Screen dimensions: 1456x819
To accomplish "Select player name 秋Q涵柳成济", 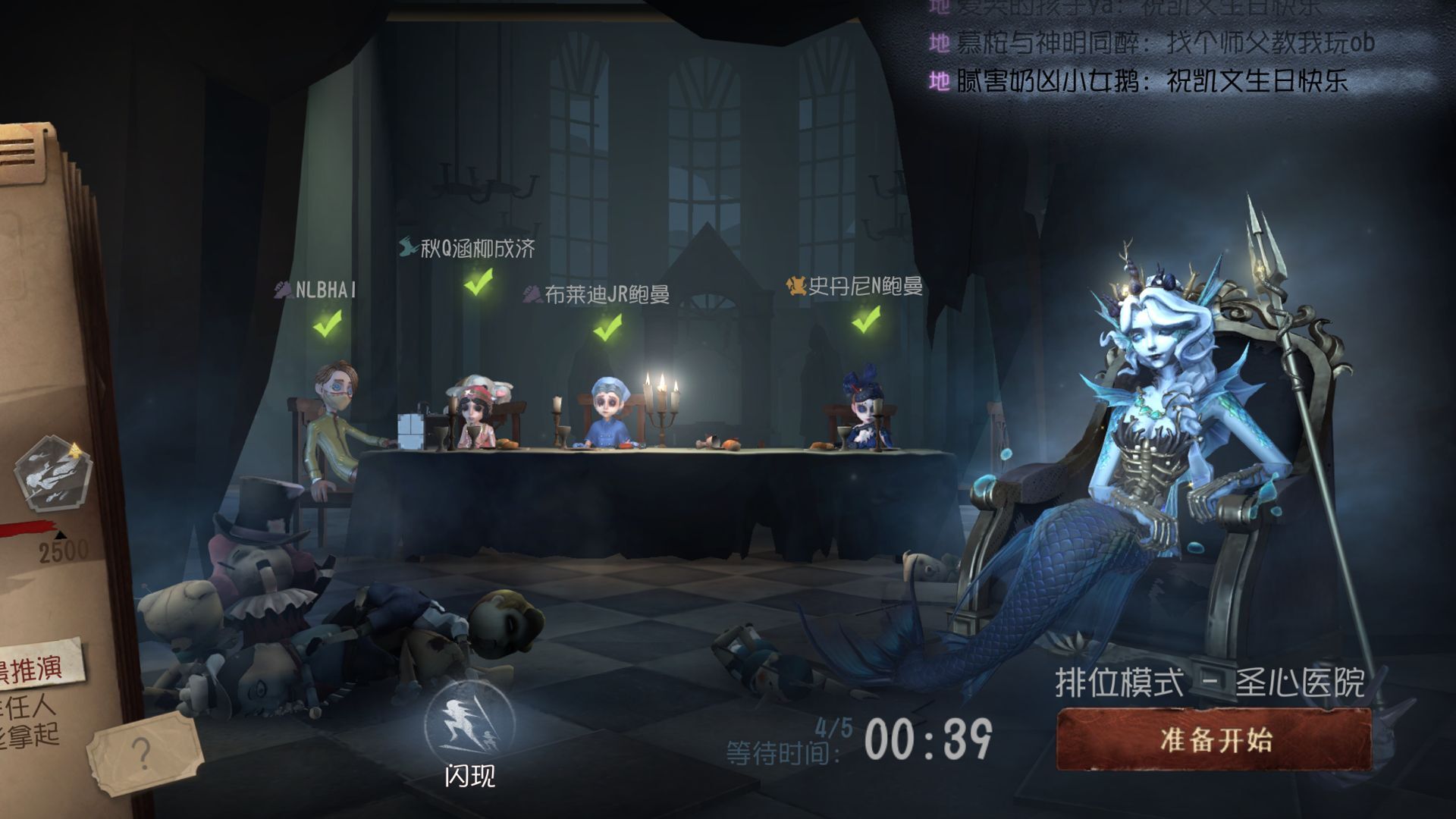I will click(x=477, y=248).
